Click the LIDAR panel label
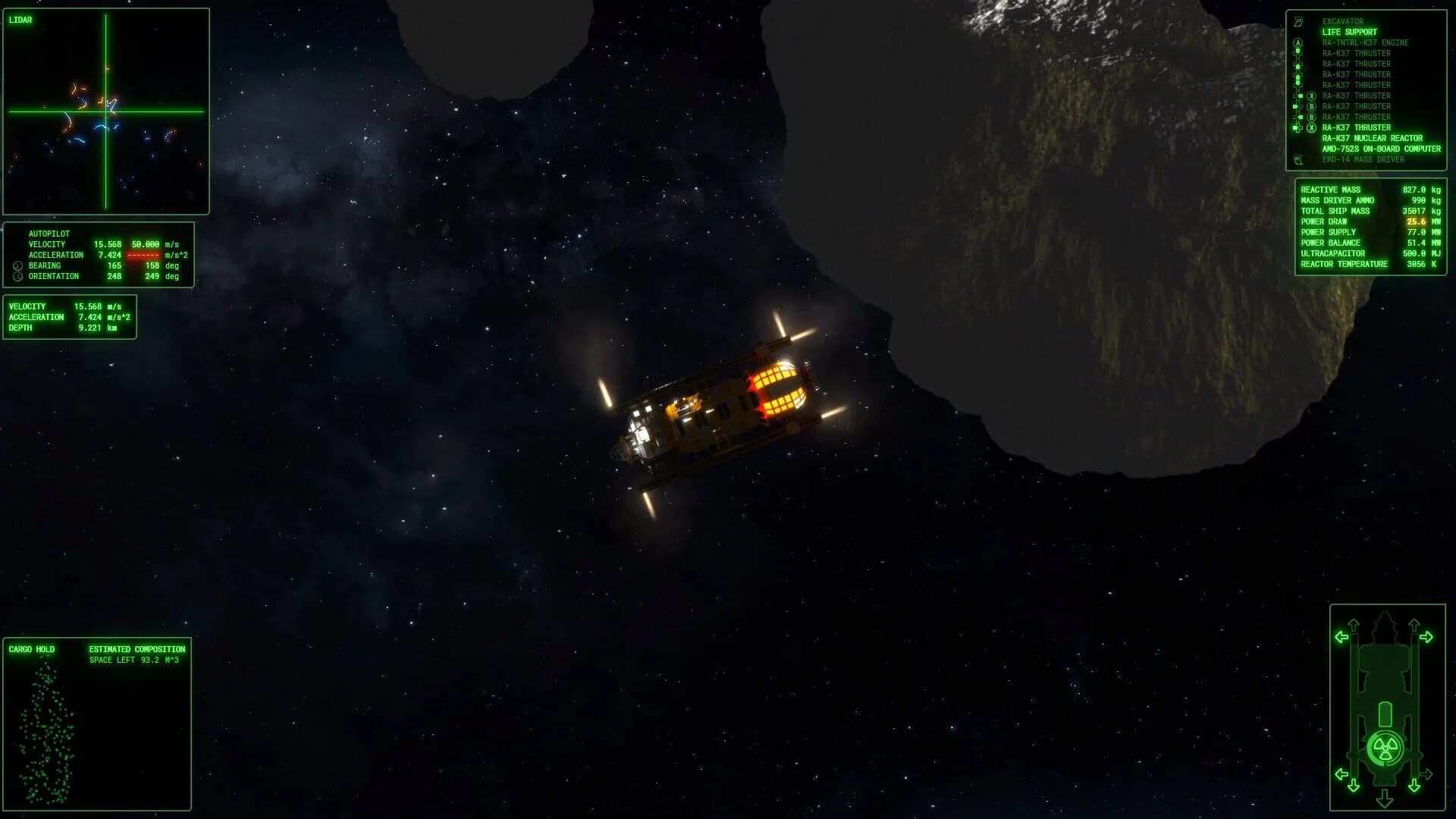The image size is (1456, 819). click(20, 20)
